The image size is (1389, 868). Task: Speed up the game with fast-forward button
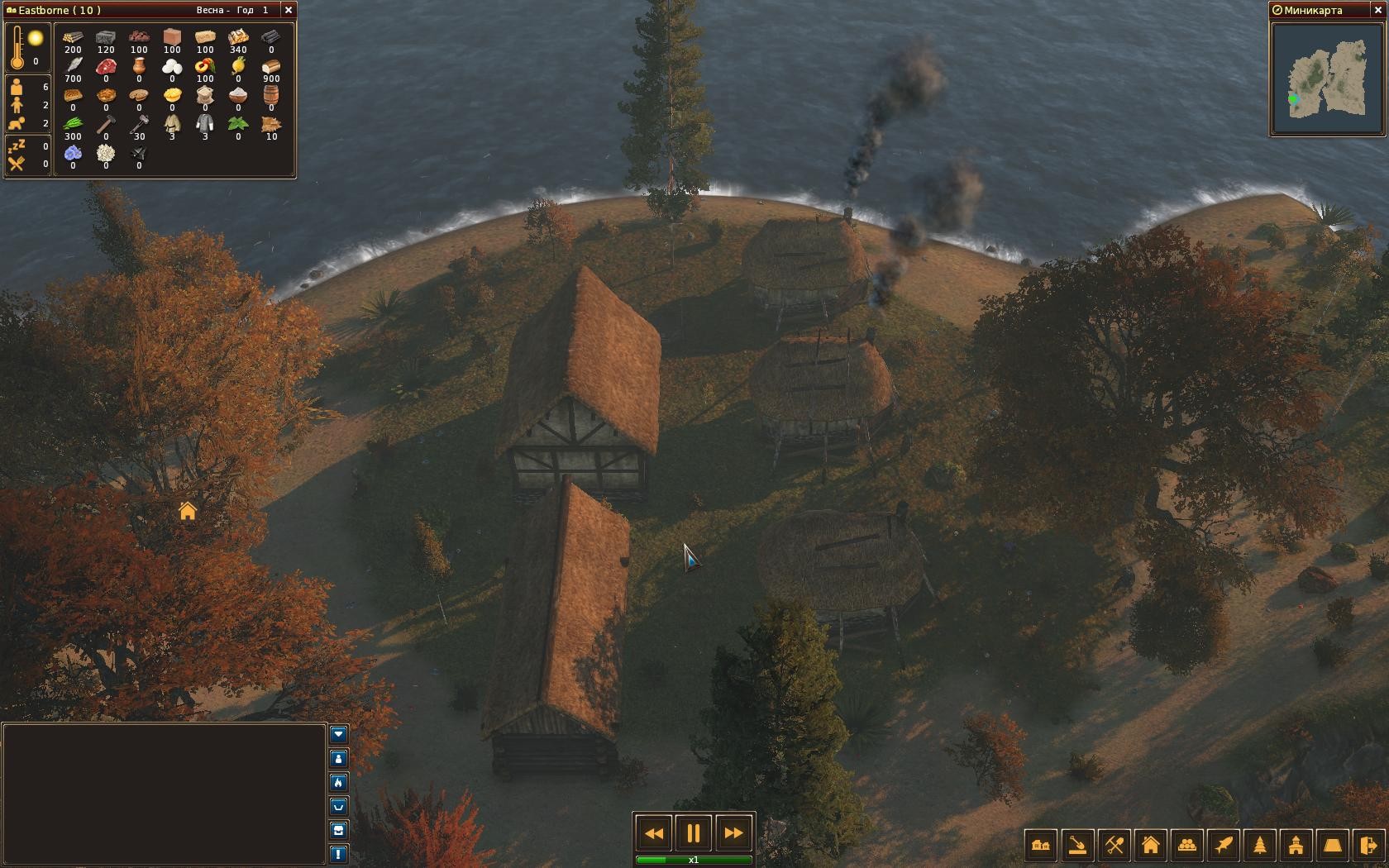733,833
